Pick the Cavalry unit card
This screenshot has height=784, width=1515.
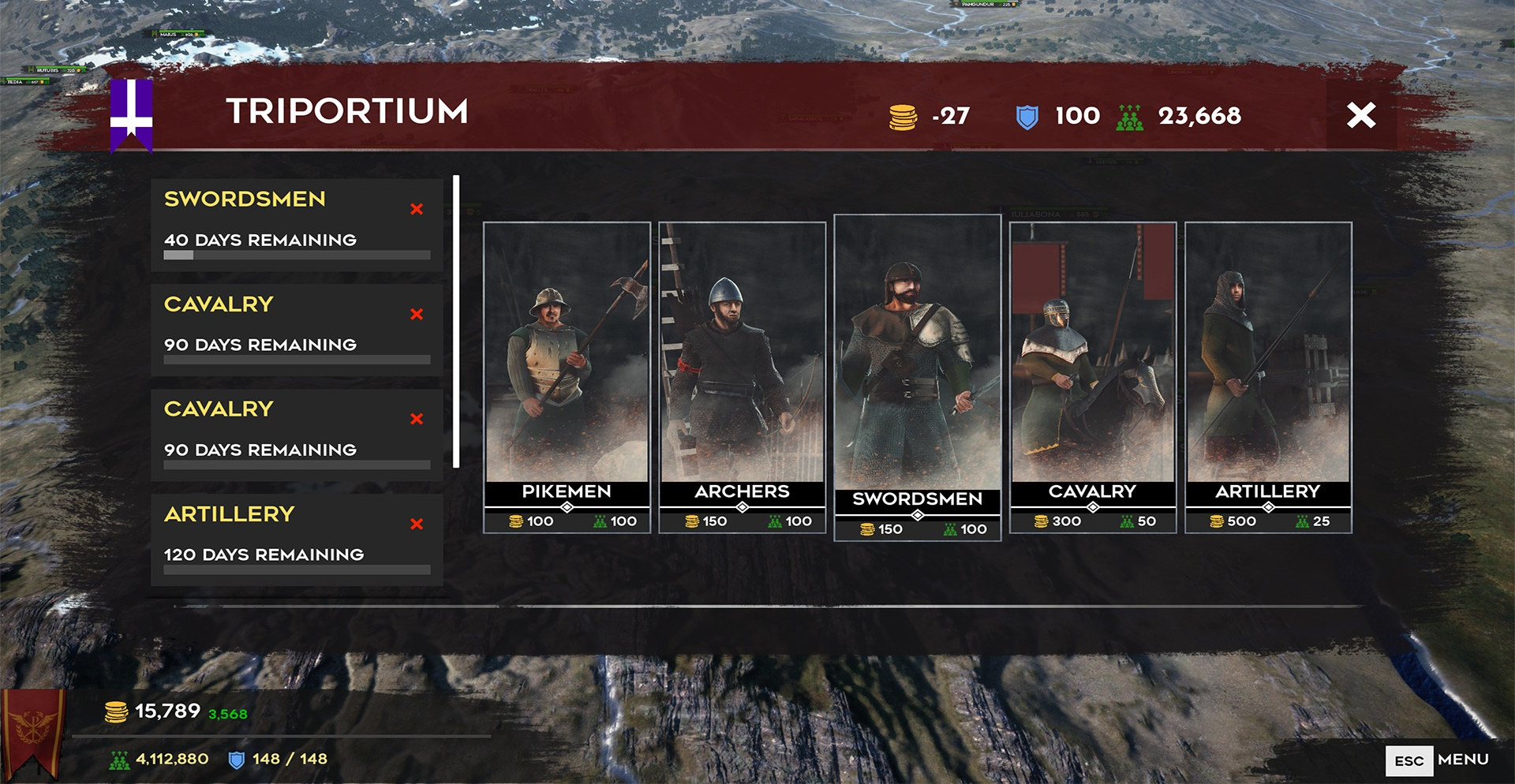[x=1092, y=376]
